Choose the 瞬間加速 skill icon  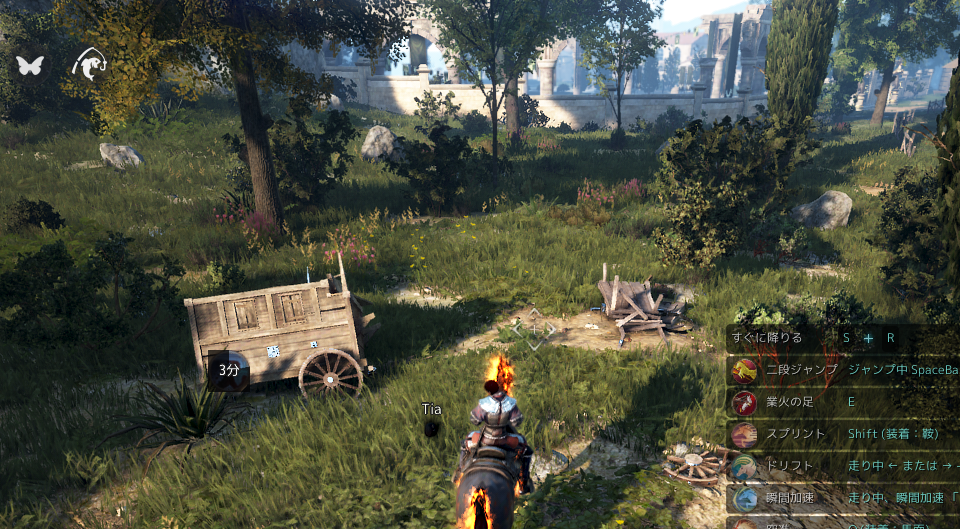(744, 498)
